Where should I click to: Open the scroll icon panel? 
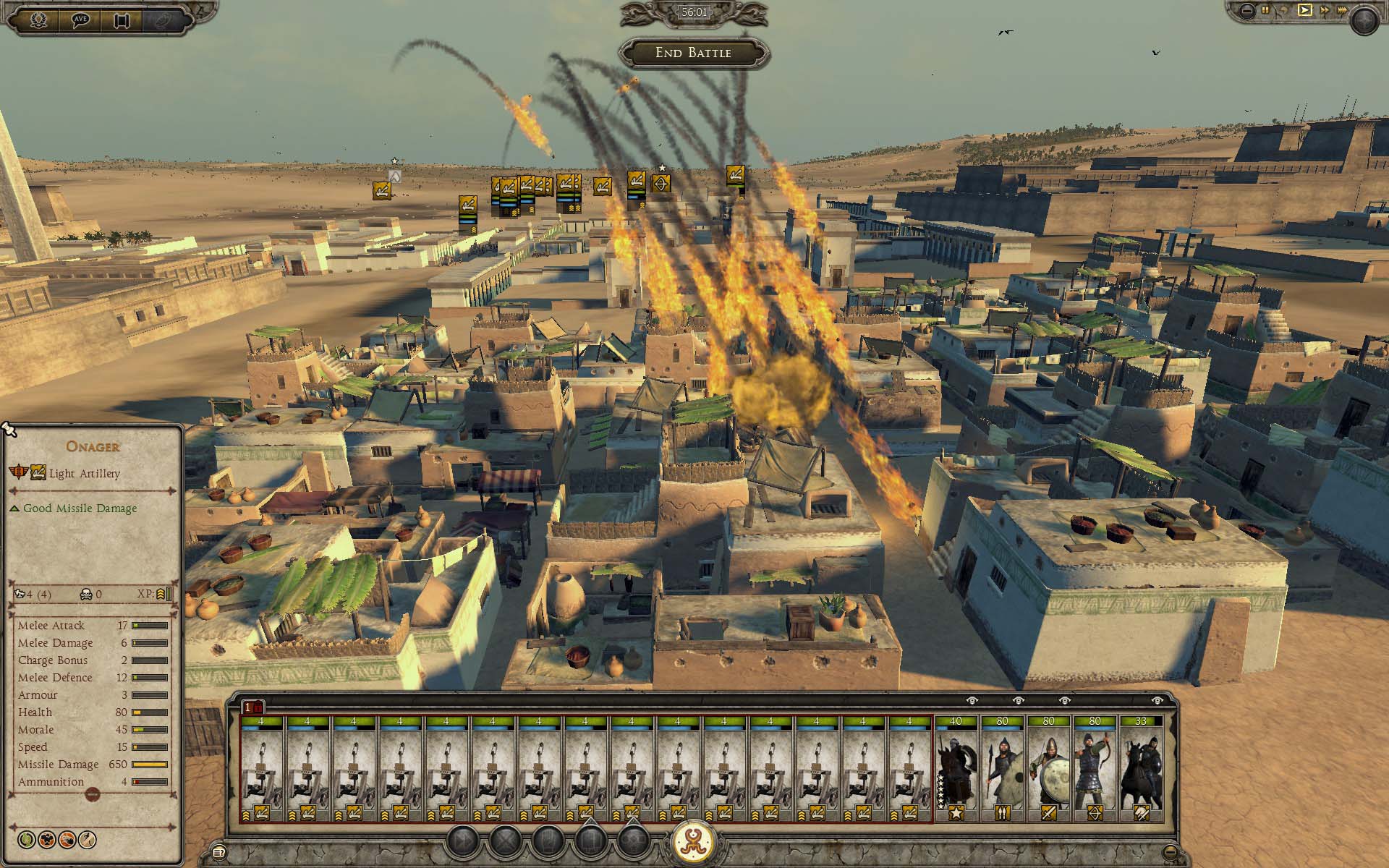click(122, 20)
